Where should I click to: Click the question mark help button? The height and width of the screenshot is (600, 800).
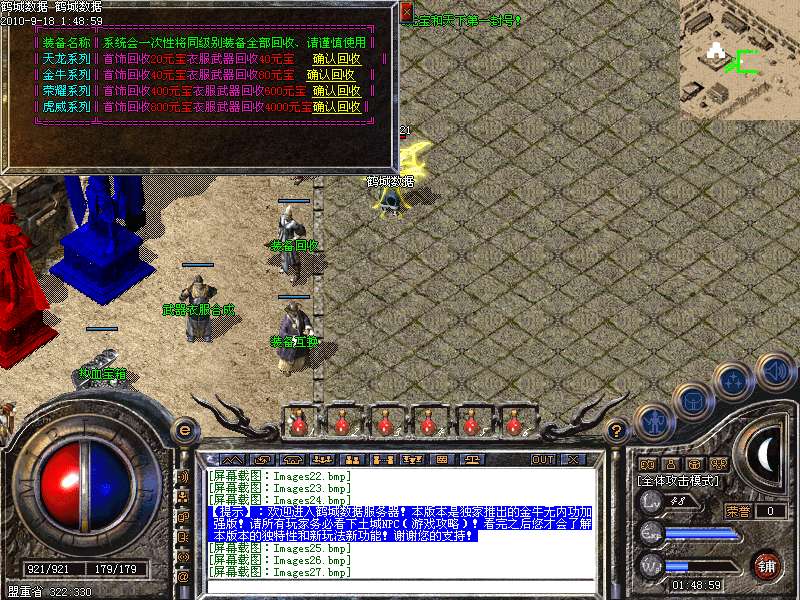[x=618, y=430]
